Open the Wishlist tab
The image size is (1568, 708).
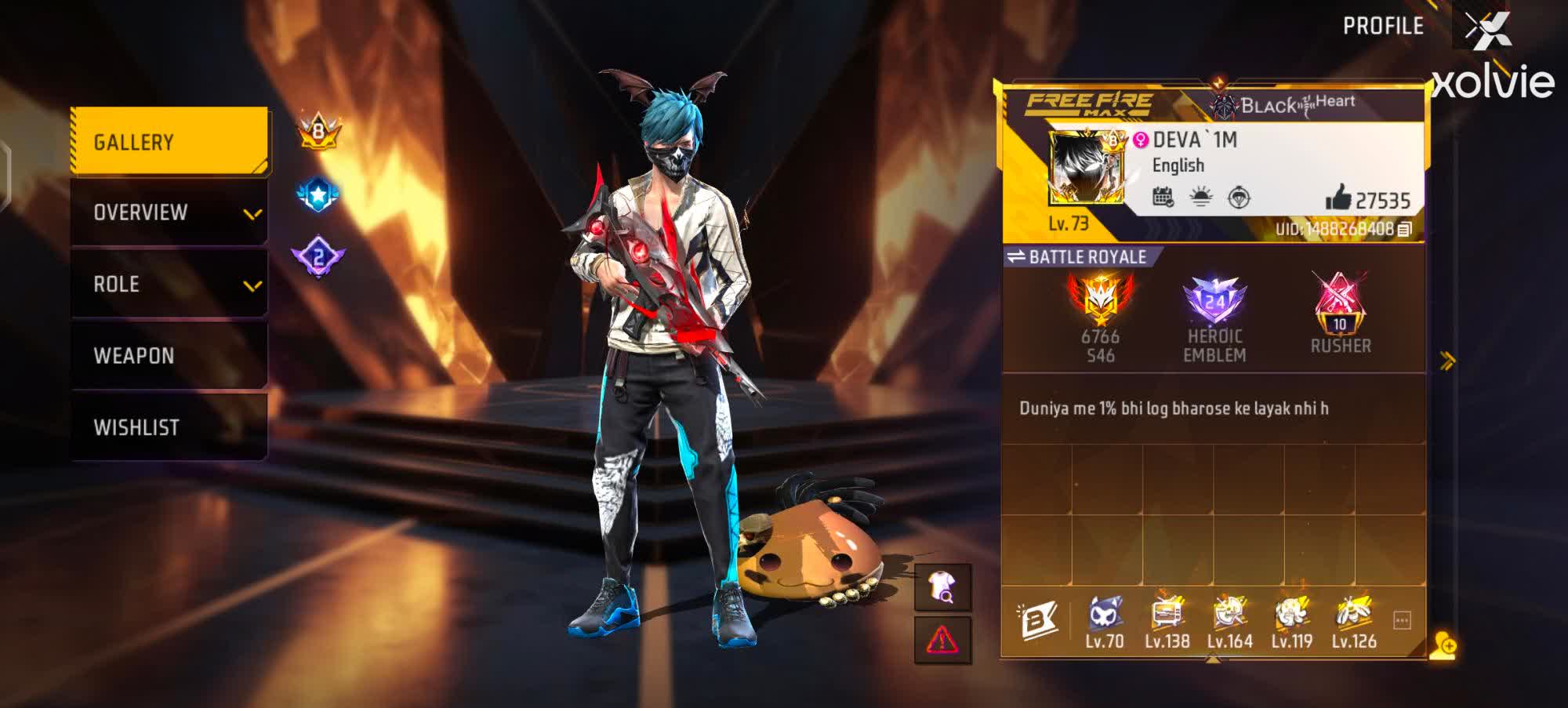(x=169, y=427)
